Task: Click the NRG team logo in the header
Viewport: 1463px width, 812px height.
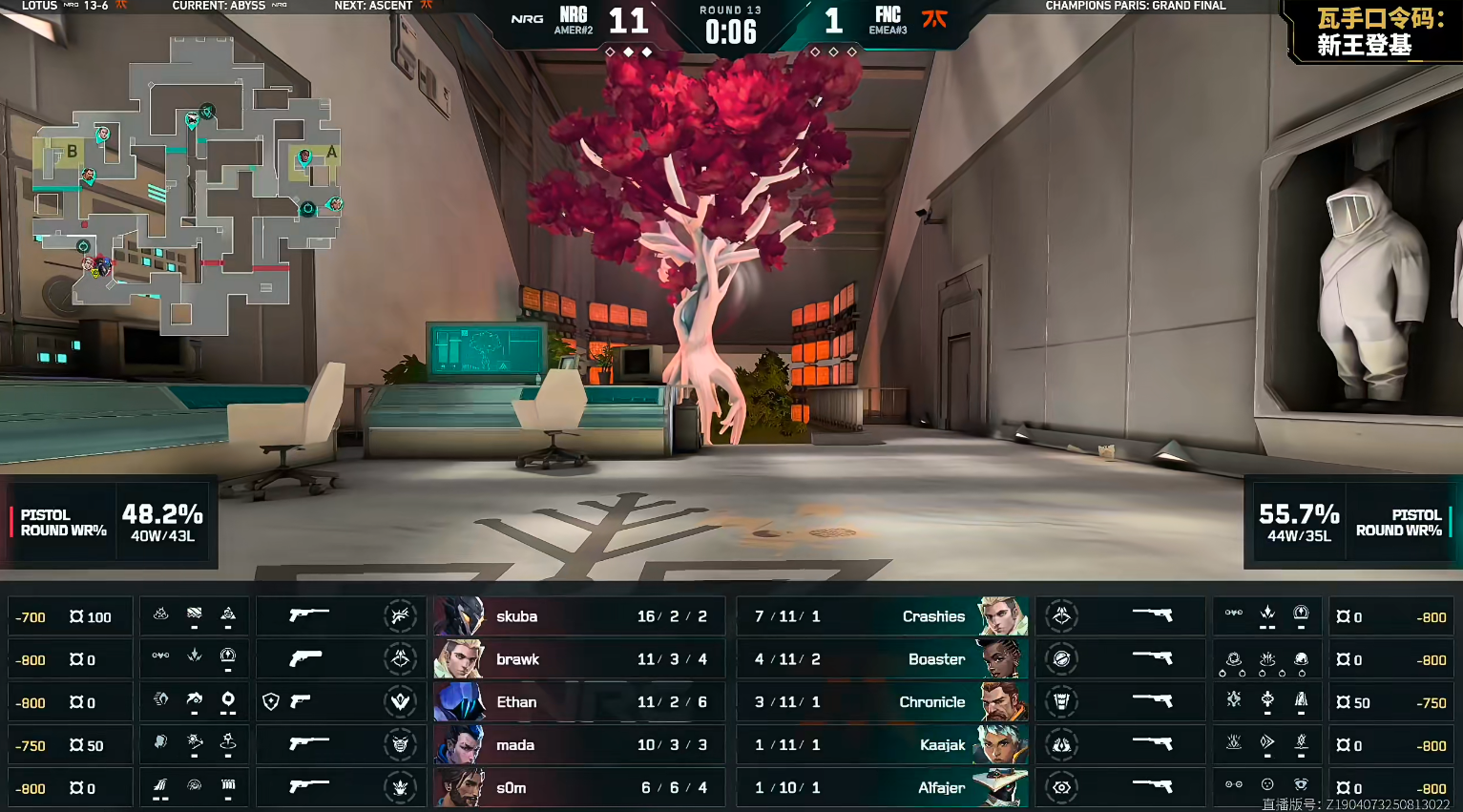Action: click(x=527, y=19)
